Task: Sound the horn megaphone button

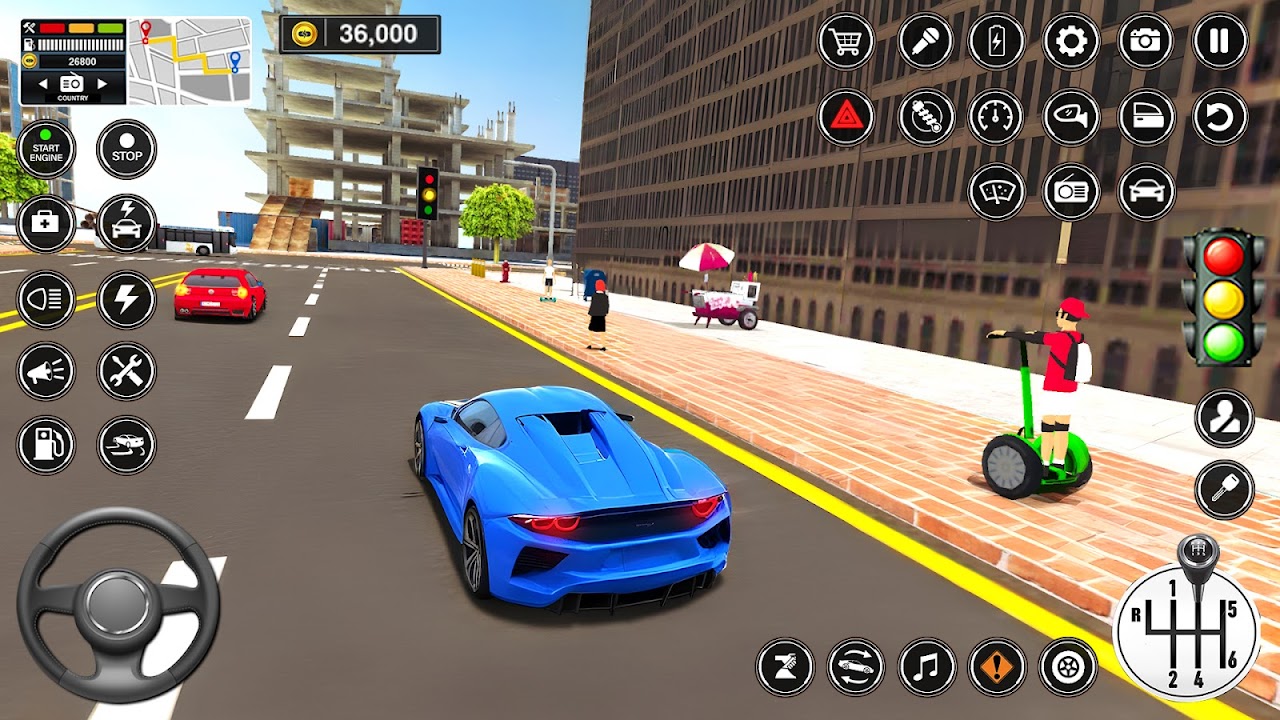Action: point(46,372)
